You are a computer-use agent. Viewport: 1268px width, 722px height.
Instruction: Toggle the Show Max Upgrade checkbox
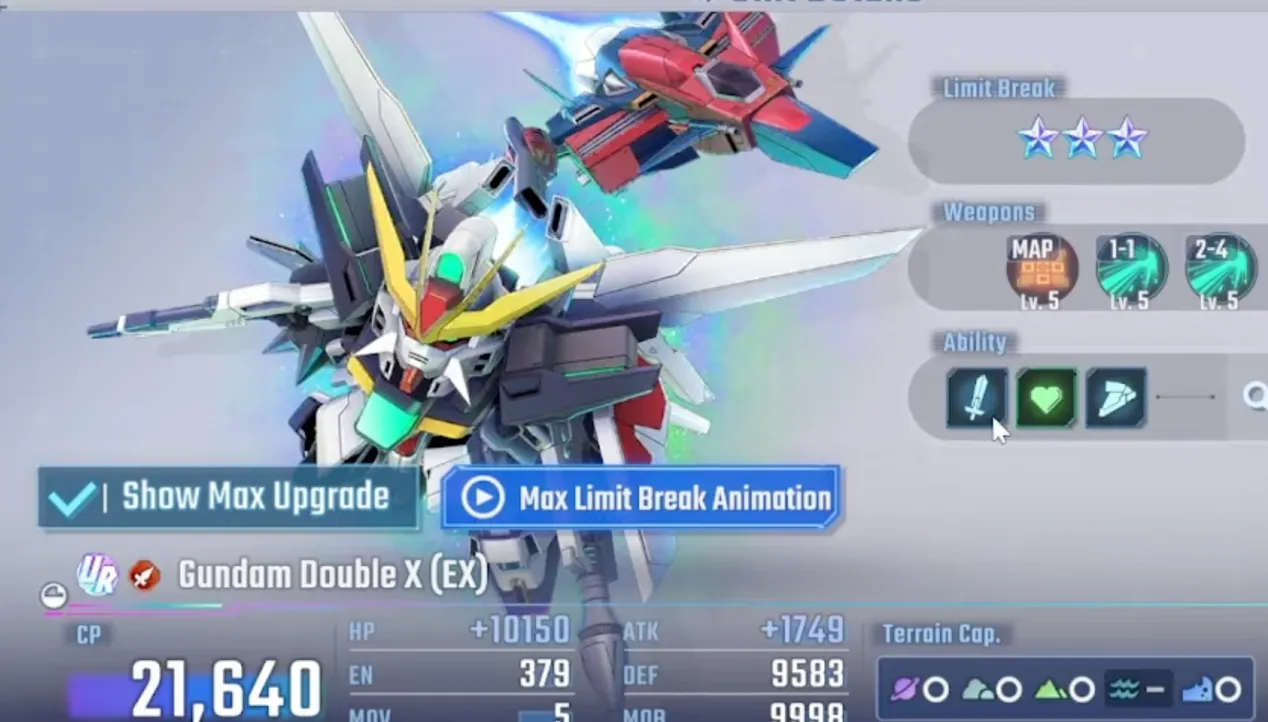point(74,498)
